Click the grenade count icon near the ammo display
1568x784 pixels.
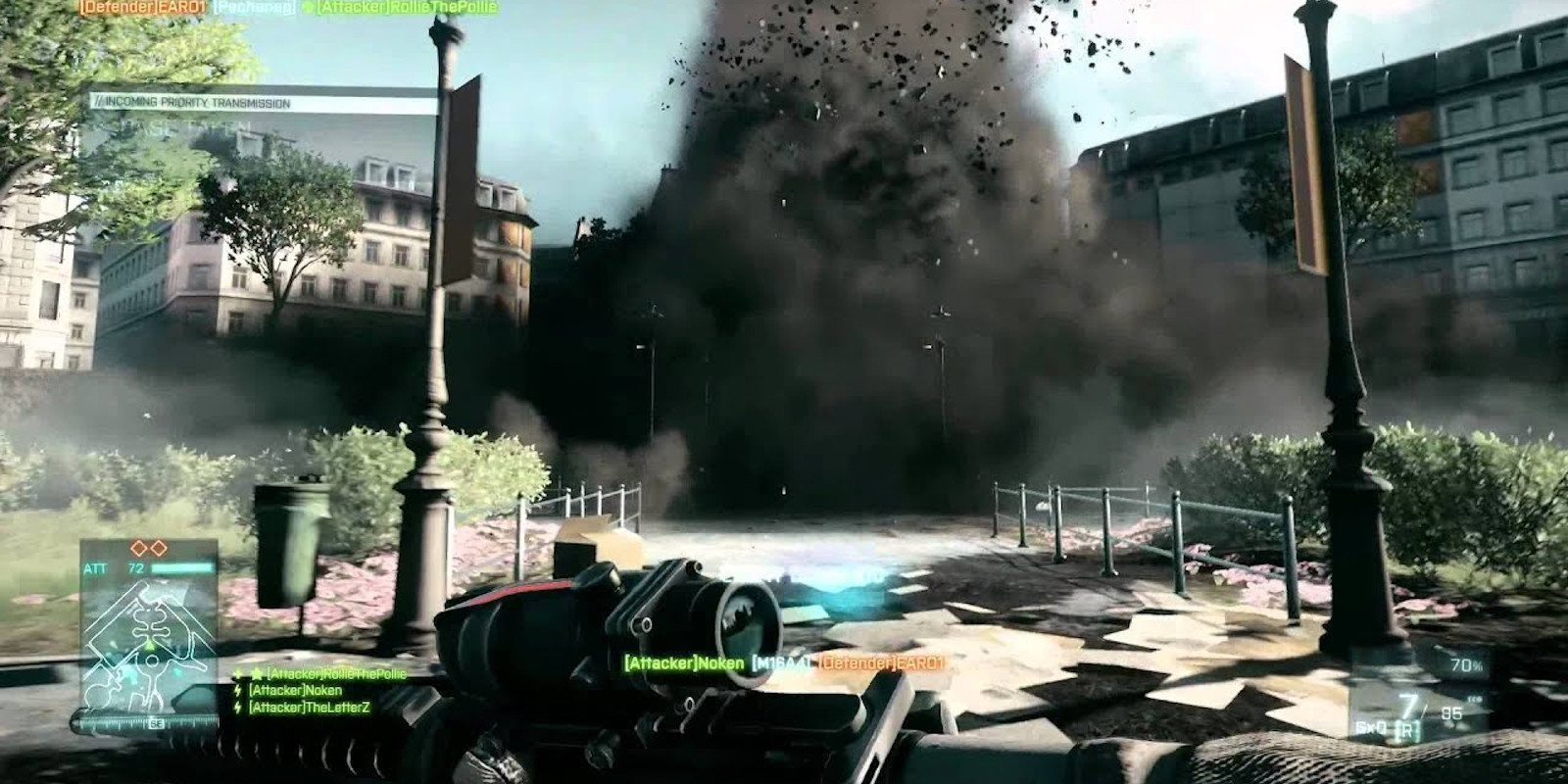tap(1474, 699)
